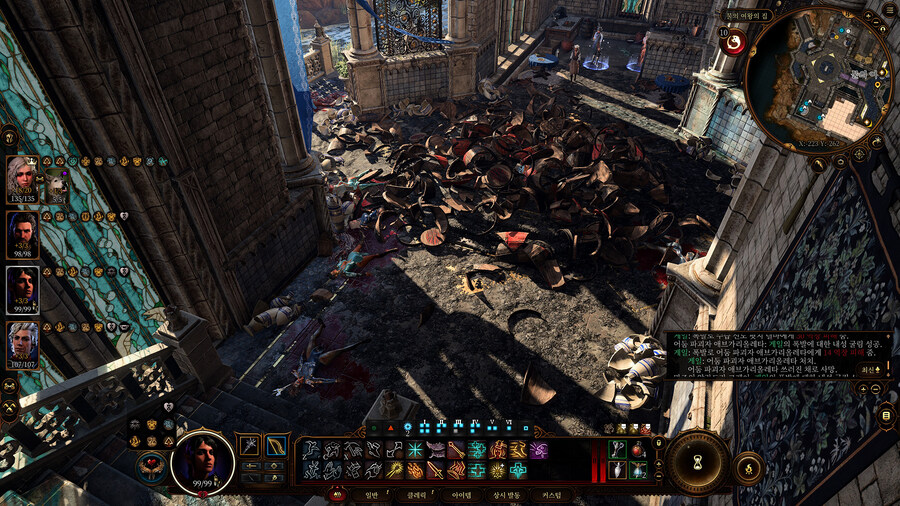Click the 최신 button on the combat log
The width and height of the screenshot is (900, 506).
870,368
